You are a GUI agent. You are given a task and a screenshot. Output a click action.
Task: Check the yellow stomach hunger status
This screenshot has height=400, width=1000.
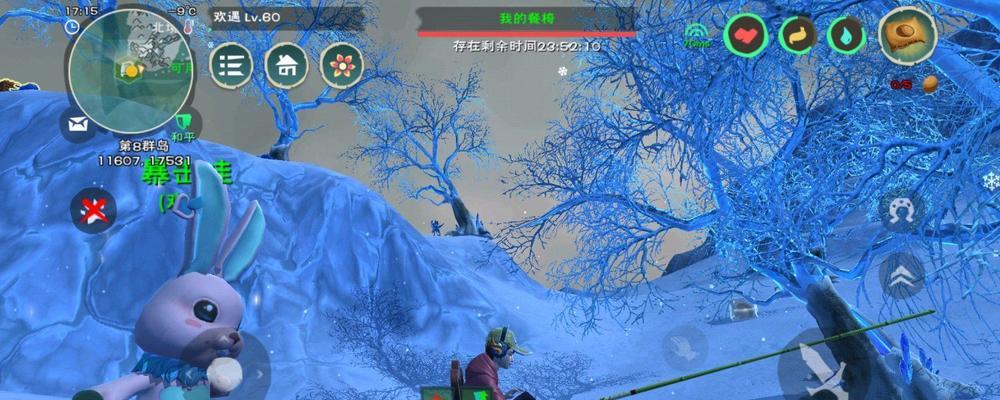798,36
